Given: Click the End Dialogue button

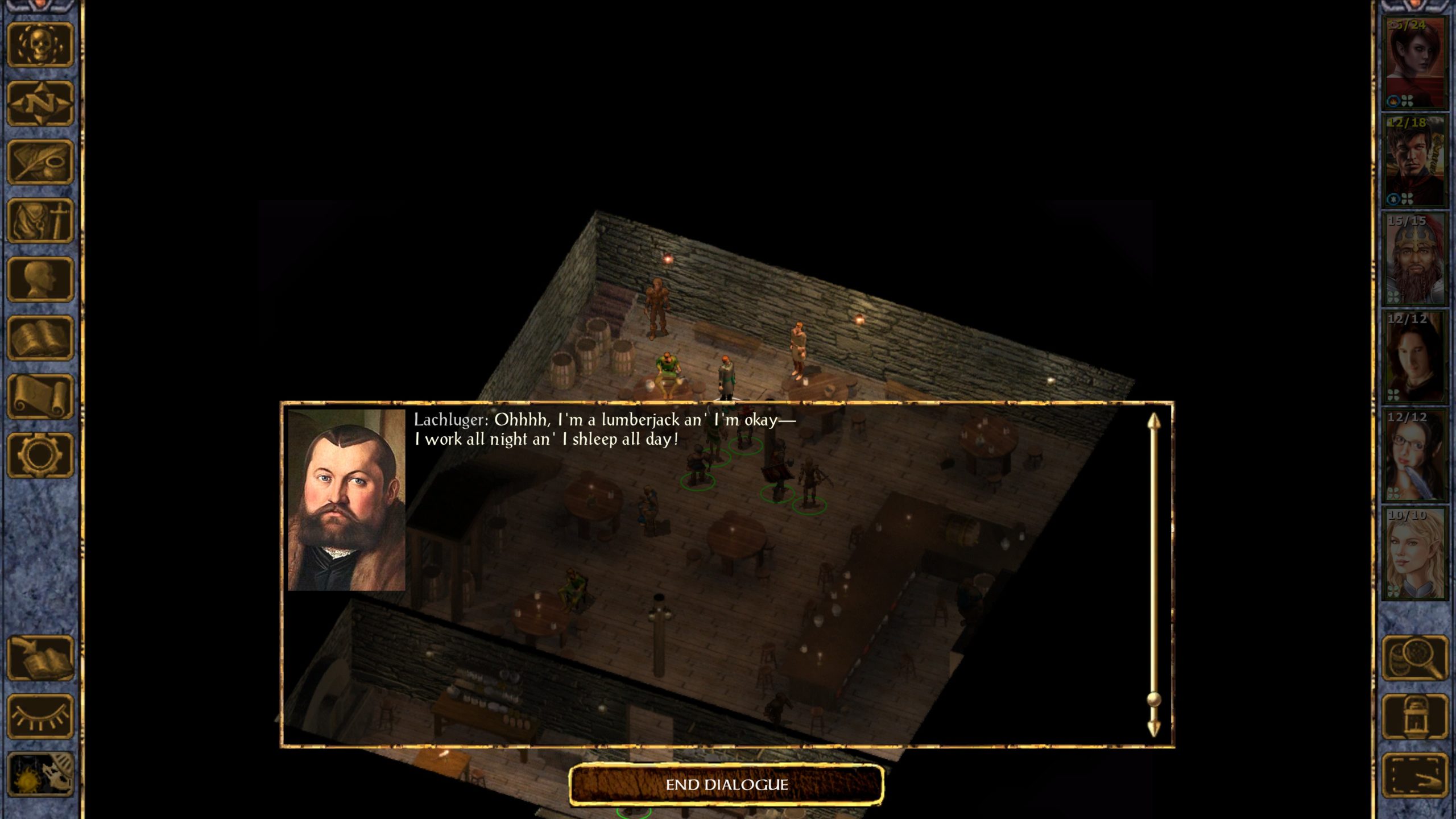Looking at the screenshot, I should (726, 785).
